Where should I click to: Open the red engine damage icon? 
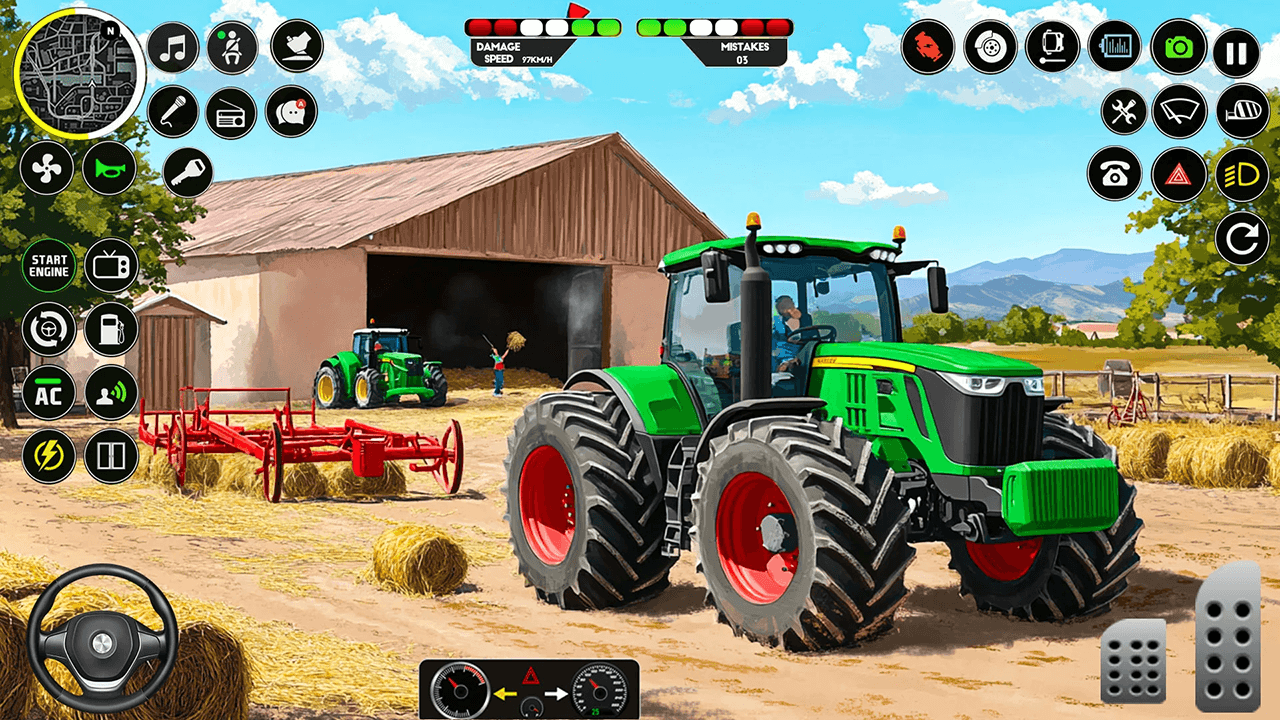[x=930, y=47]
